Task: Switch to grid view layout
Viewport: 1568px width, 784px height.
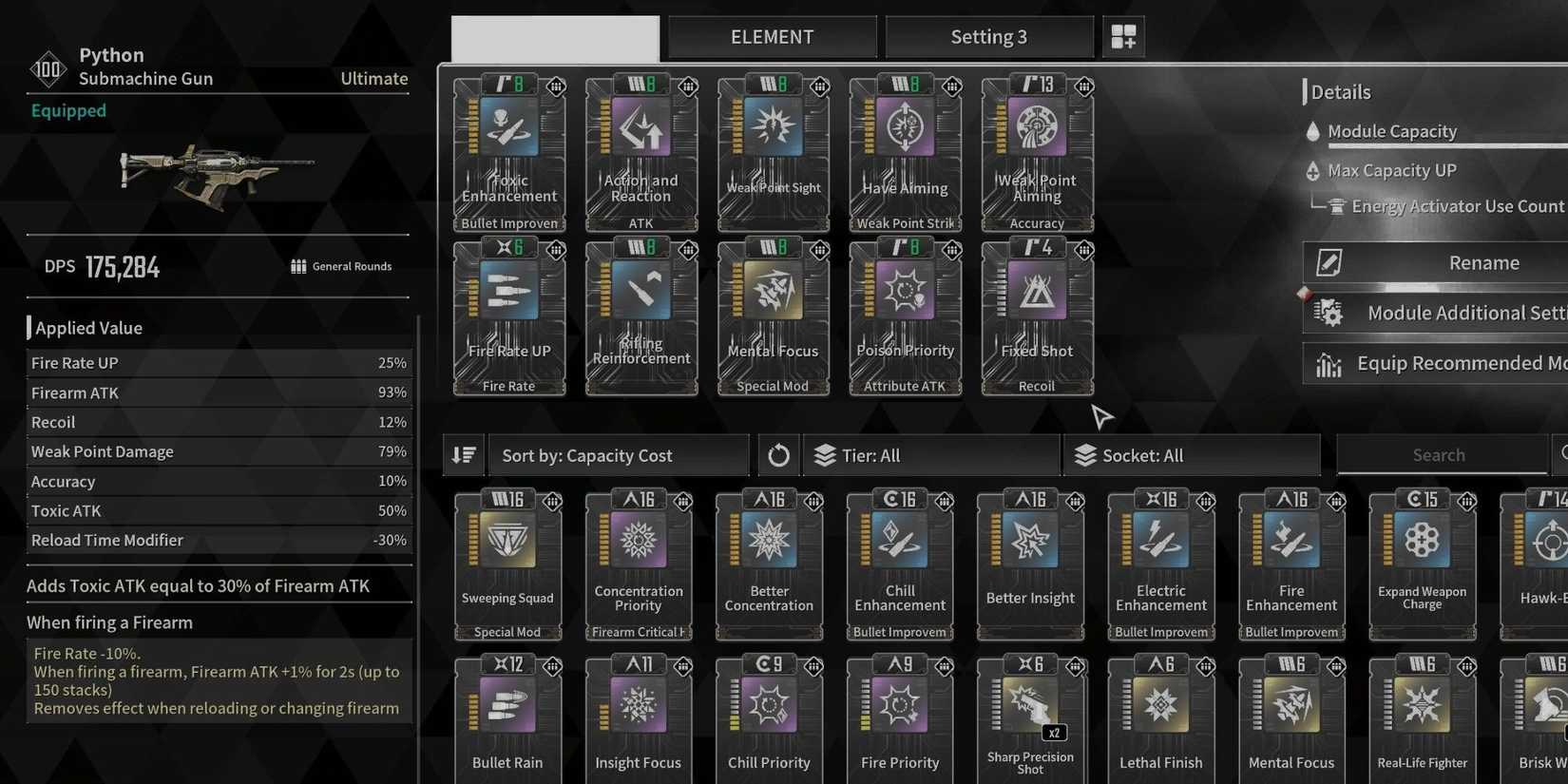Action: (1123, 36)
